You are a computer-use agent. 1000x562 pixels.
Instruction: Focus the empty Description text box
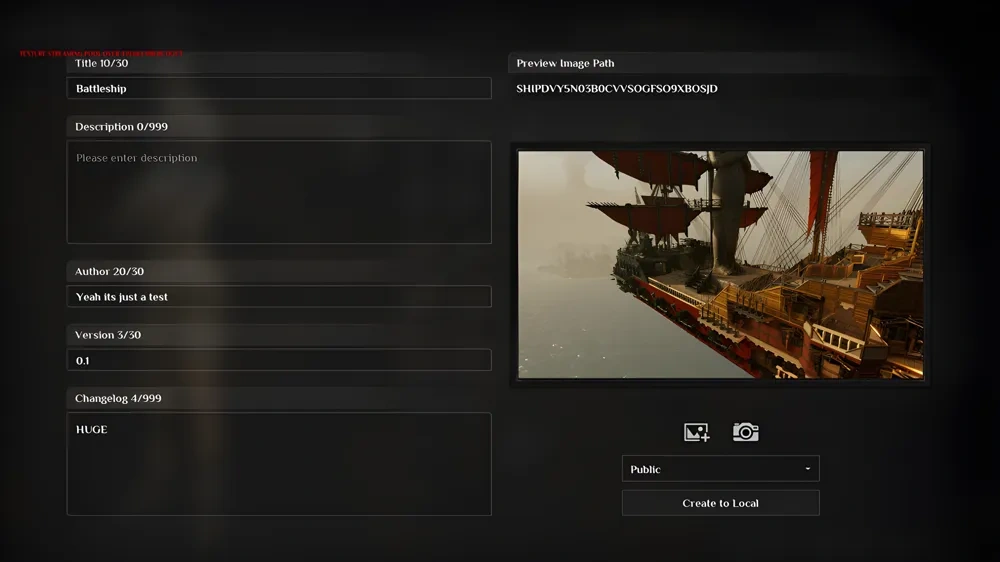[279, 192]
